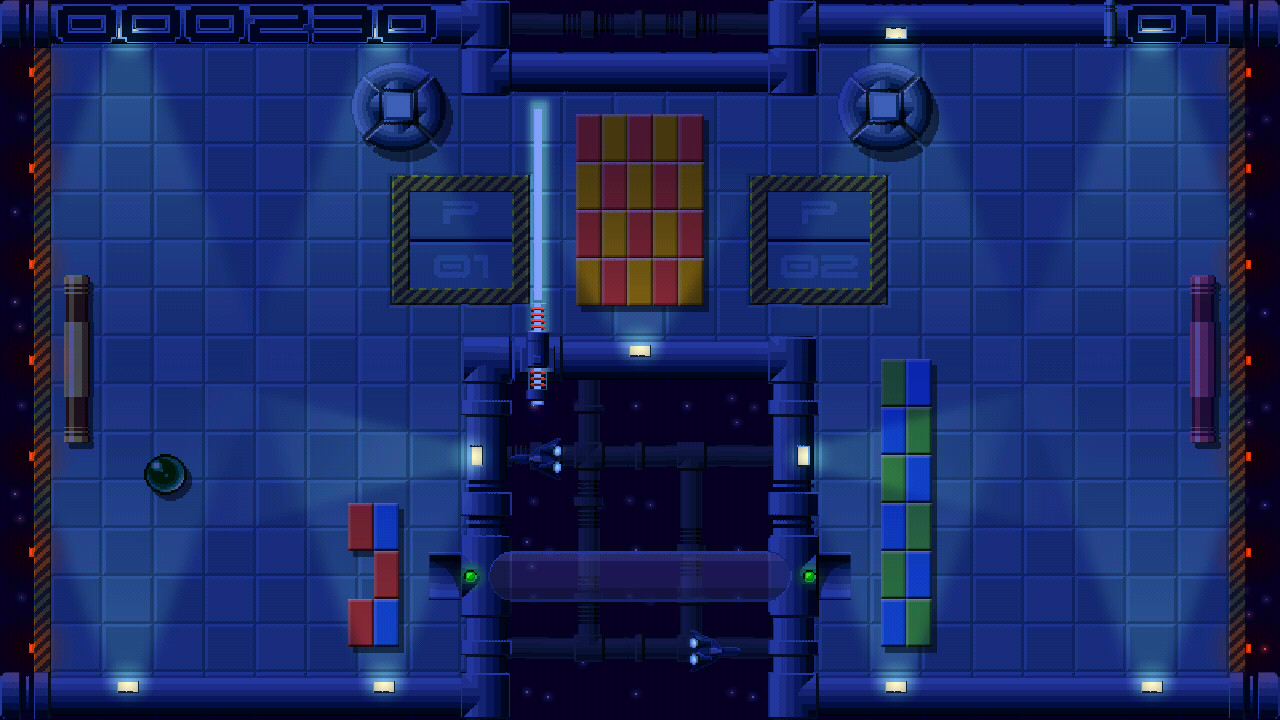The width and height of the screenshot is (1280, 720).
Task: Click the small lit hatch below the brick wall
Action: 641,350
